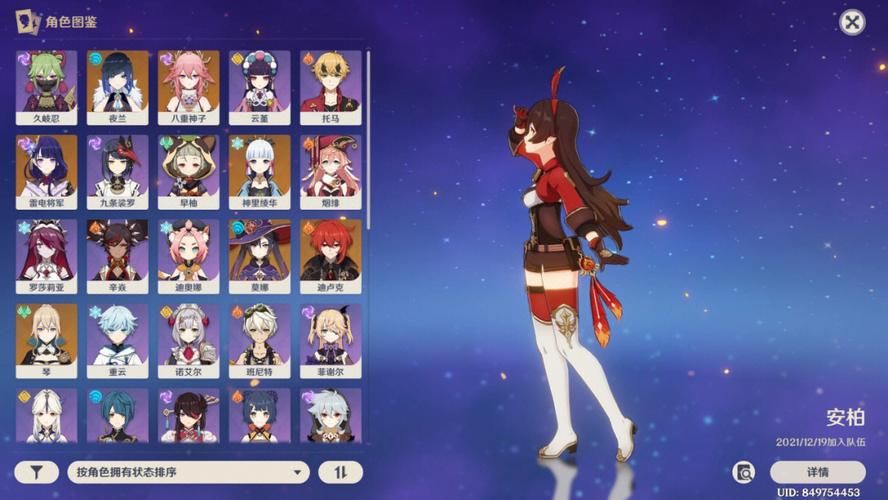Pick the 八重神子 character portrait
Screen dimensions: 888x500
(x=188, y=86)
